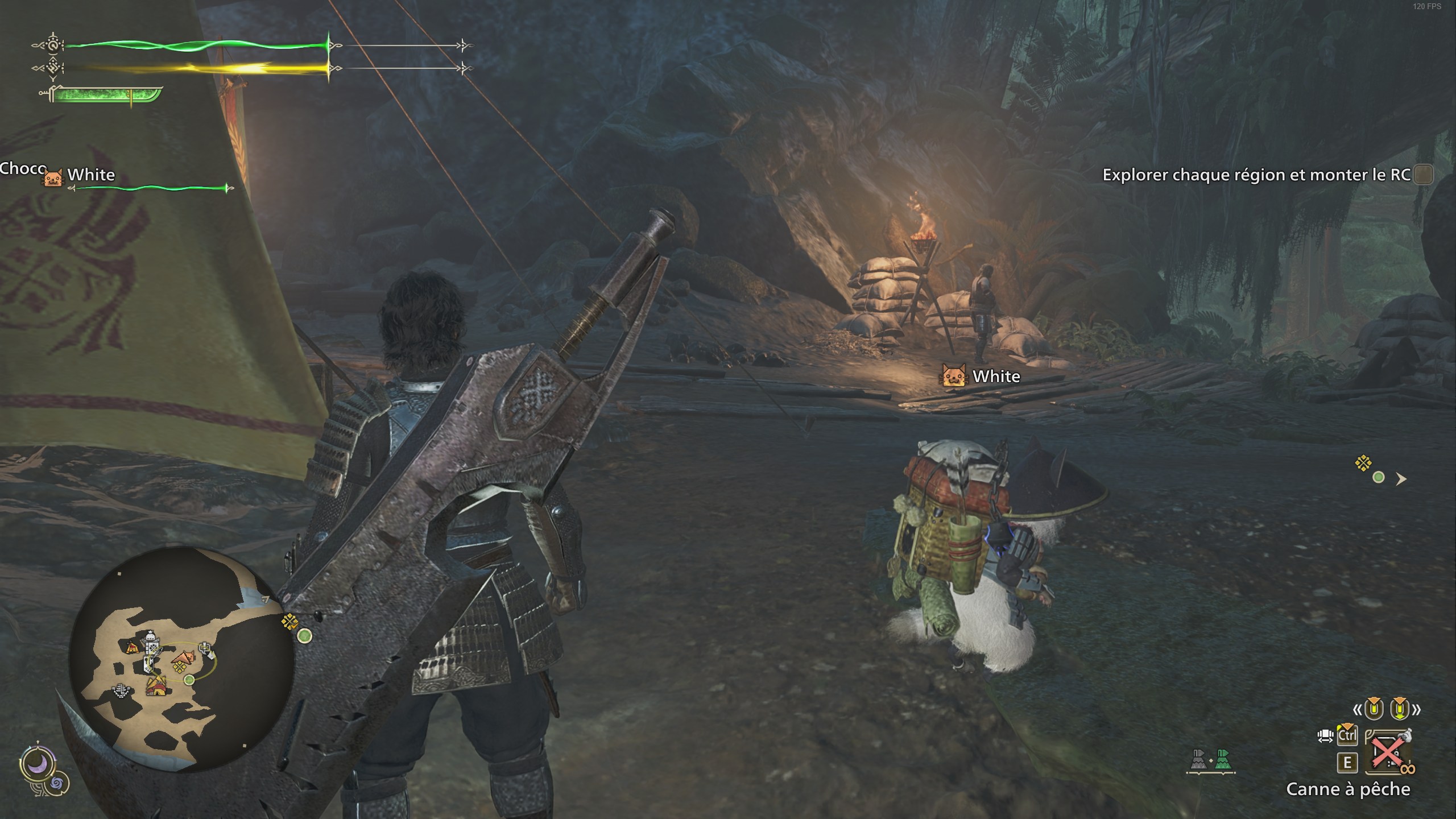The width and height of the screenshot is (1456, 819).
Task: Click the yellow quest marker on the minimap
Action: tap(180, 667)
